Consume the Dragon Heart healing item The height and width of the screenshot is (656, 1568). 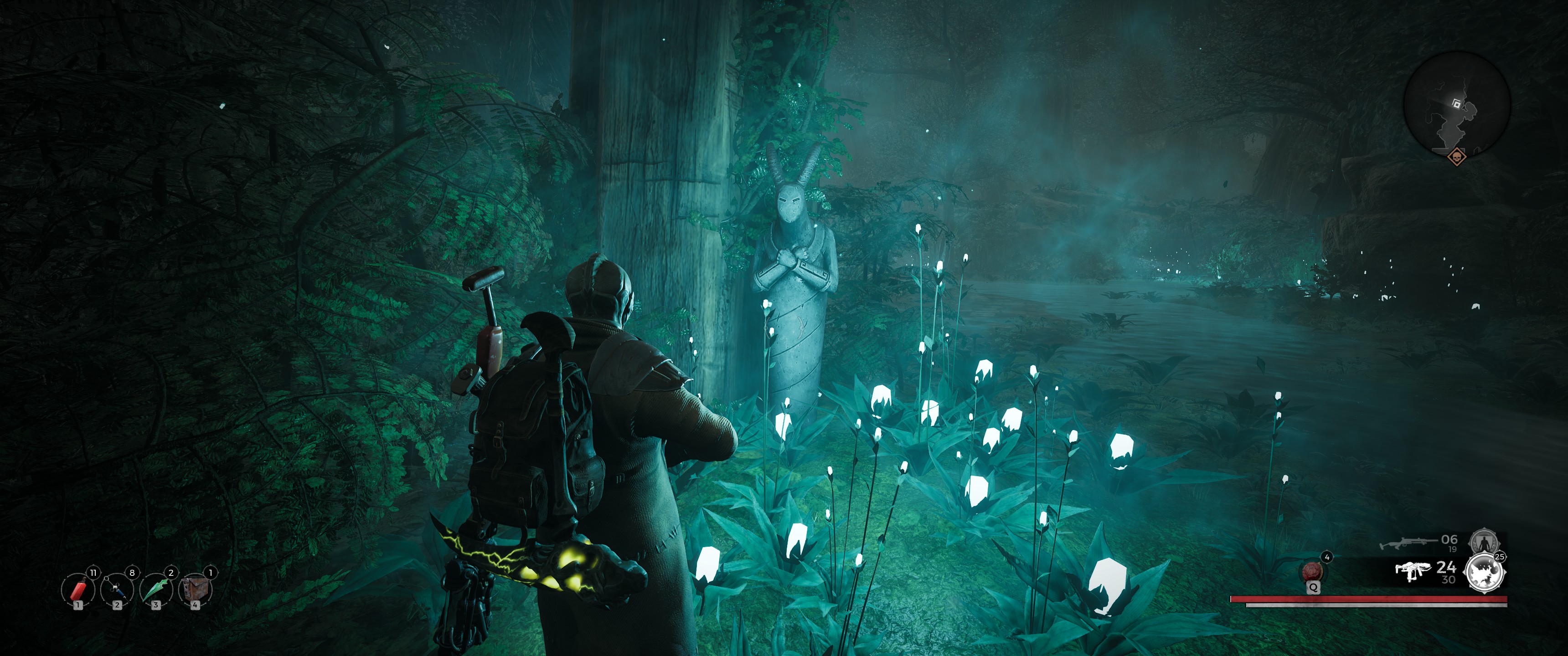1312,571
